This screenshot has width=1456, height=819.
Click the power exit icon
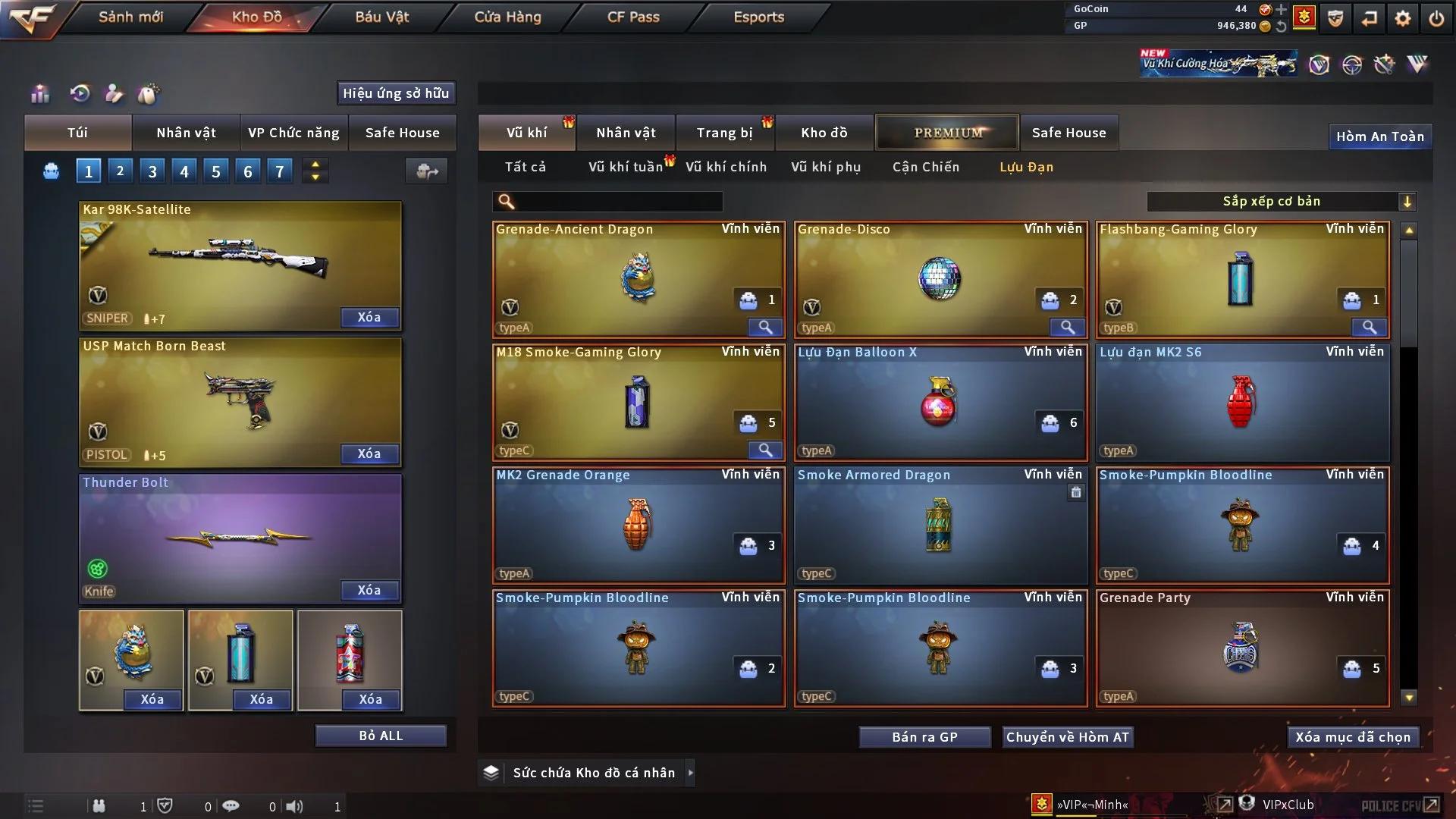pyautogui.click(x=1436, y=18)
